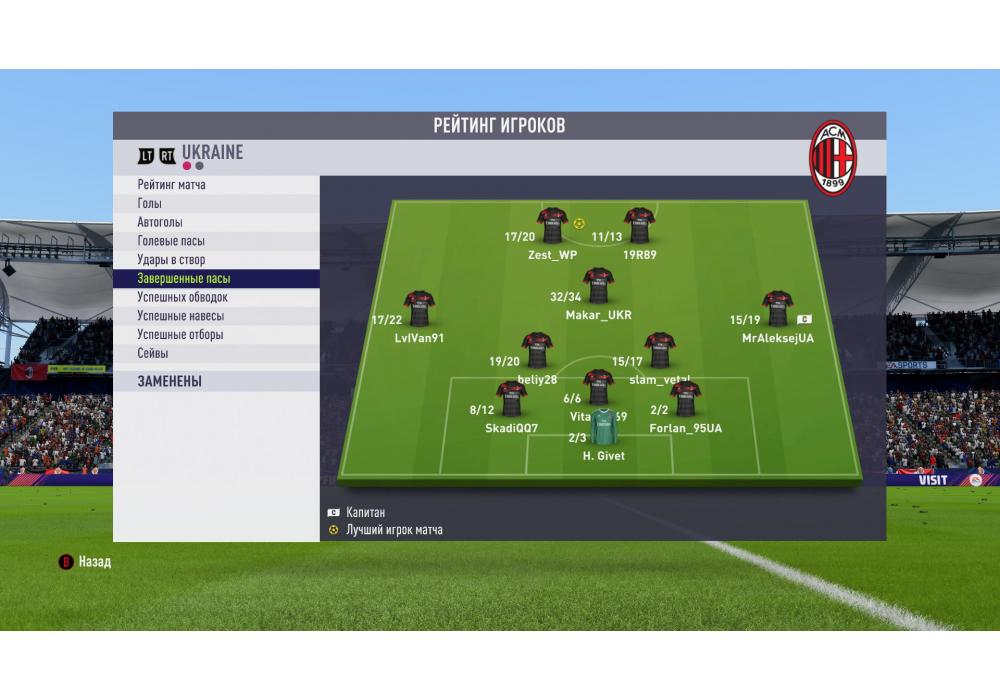
Task: Select goalkeeper H. Givet
Action: click(x=603, y=428)
